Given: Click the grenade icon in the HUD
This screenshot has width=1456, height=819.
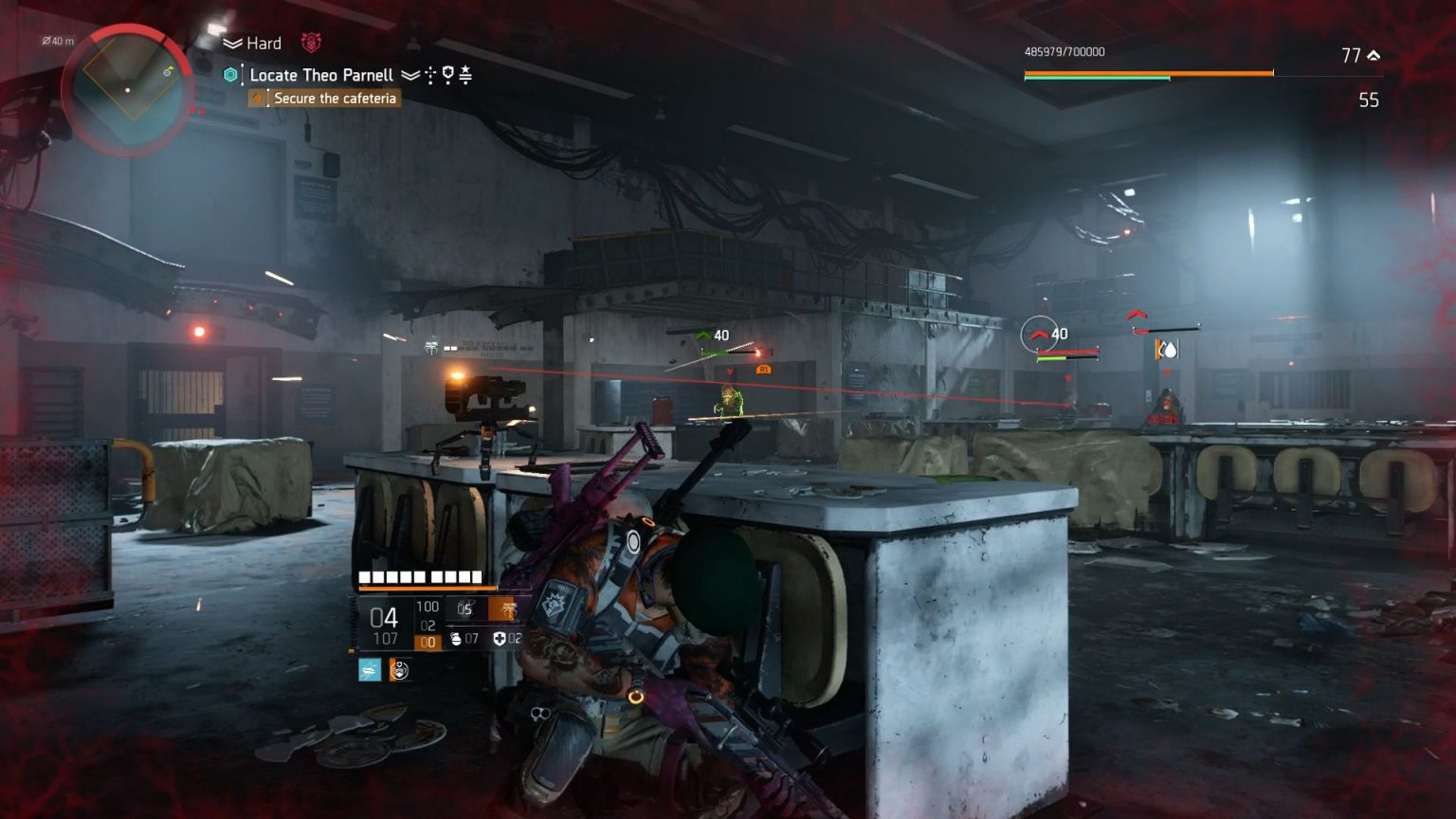Looking at the screenshot, I should coord(457,638).
